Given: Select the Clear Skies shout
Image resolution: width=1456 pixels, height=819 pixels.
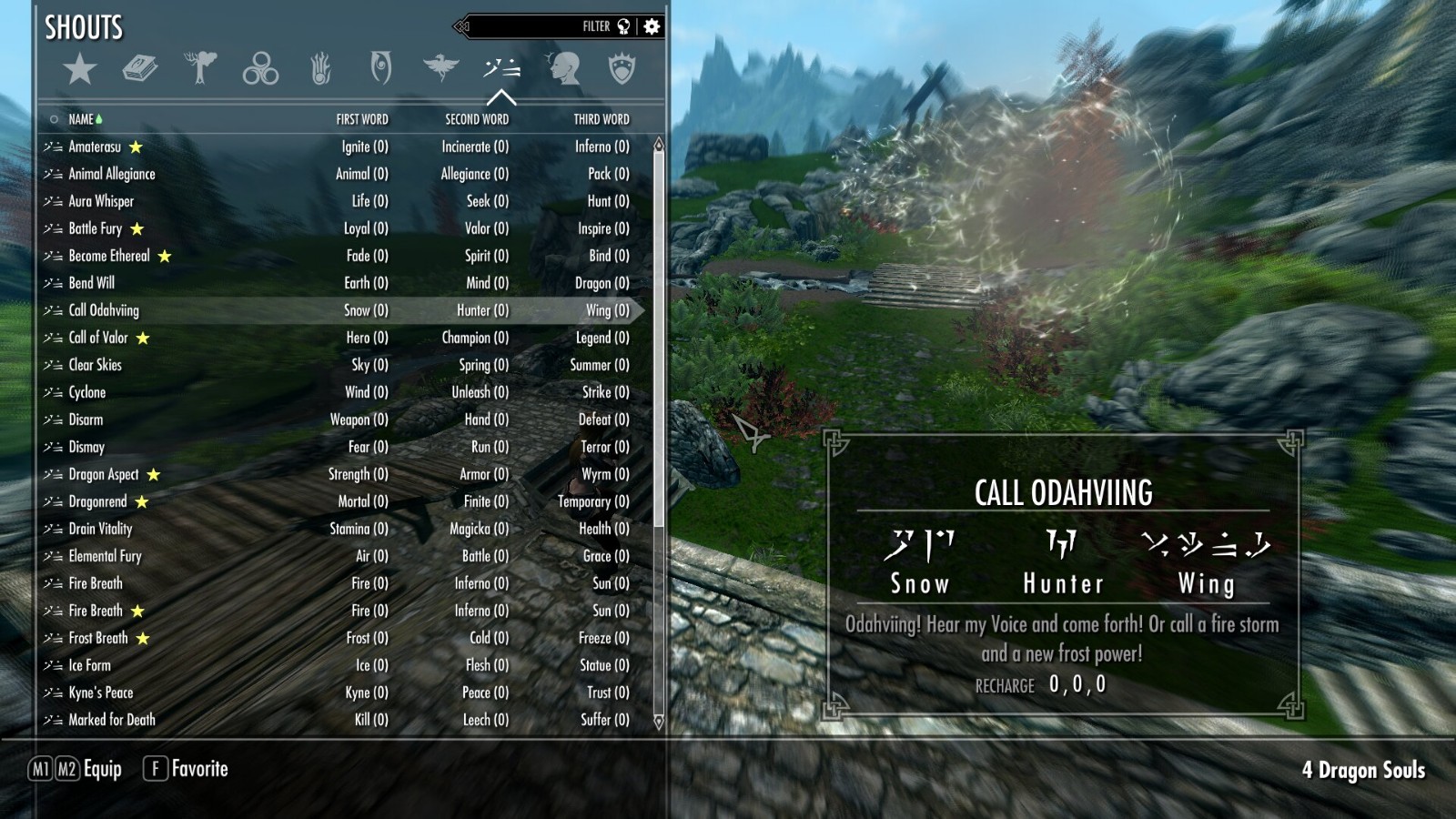Looking at the screenshot, I should [x=96, y=365].
